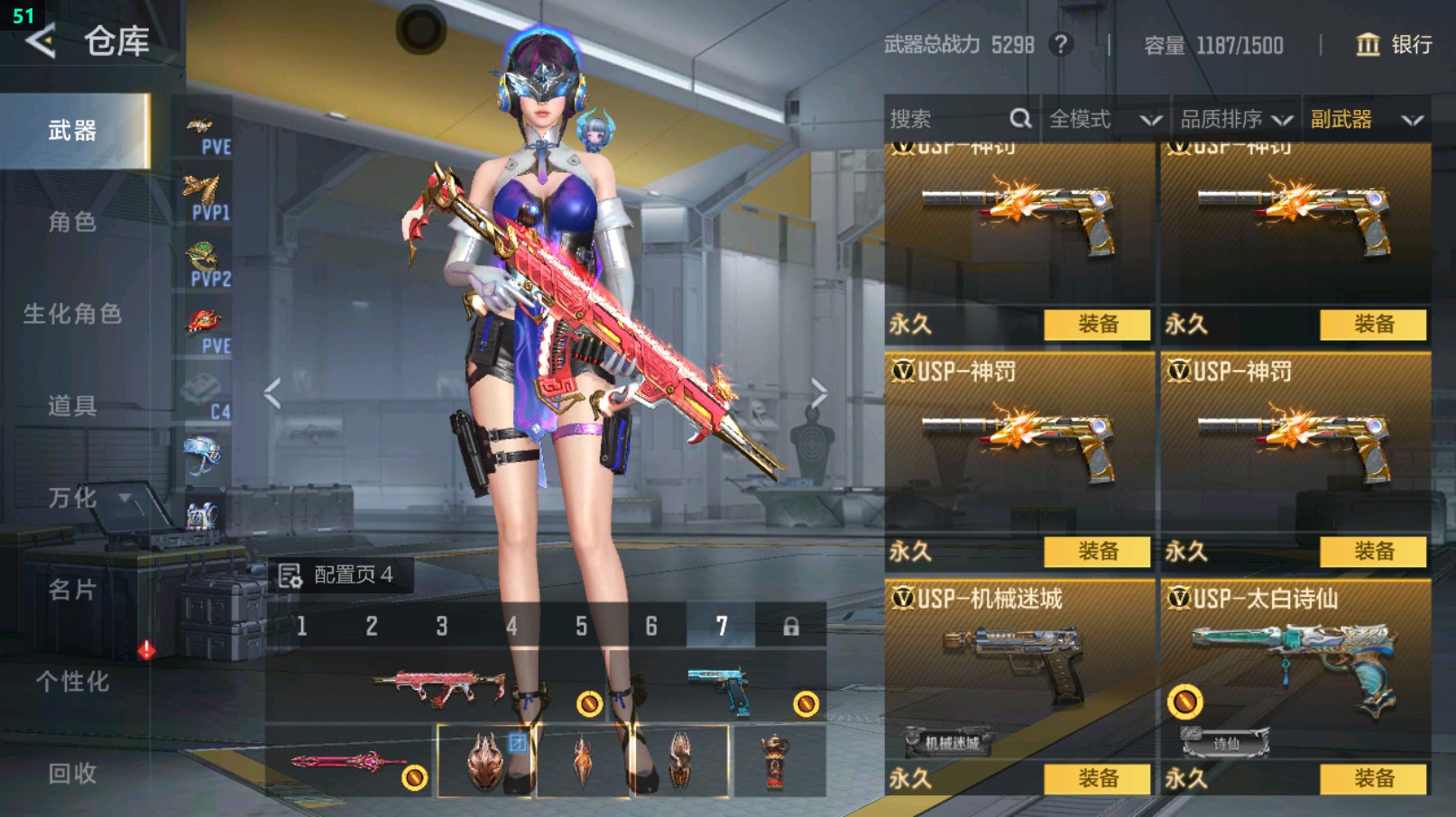1456x817 pixels.
Task: Select the locked loadout page tab
Action: pyautogui.click(x=791, y=626)
